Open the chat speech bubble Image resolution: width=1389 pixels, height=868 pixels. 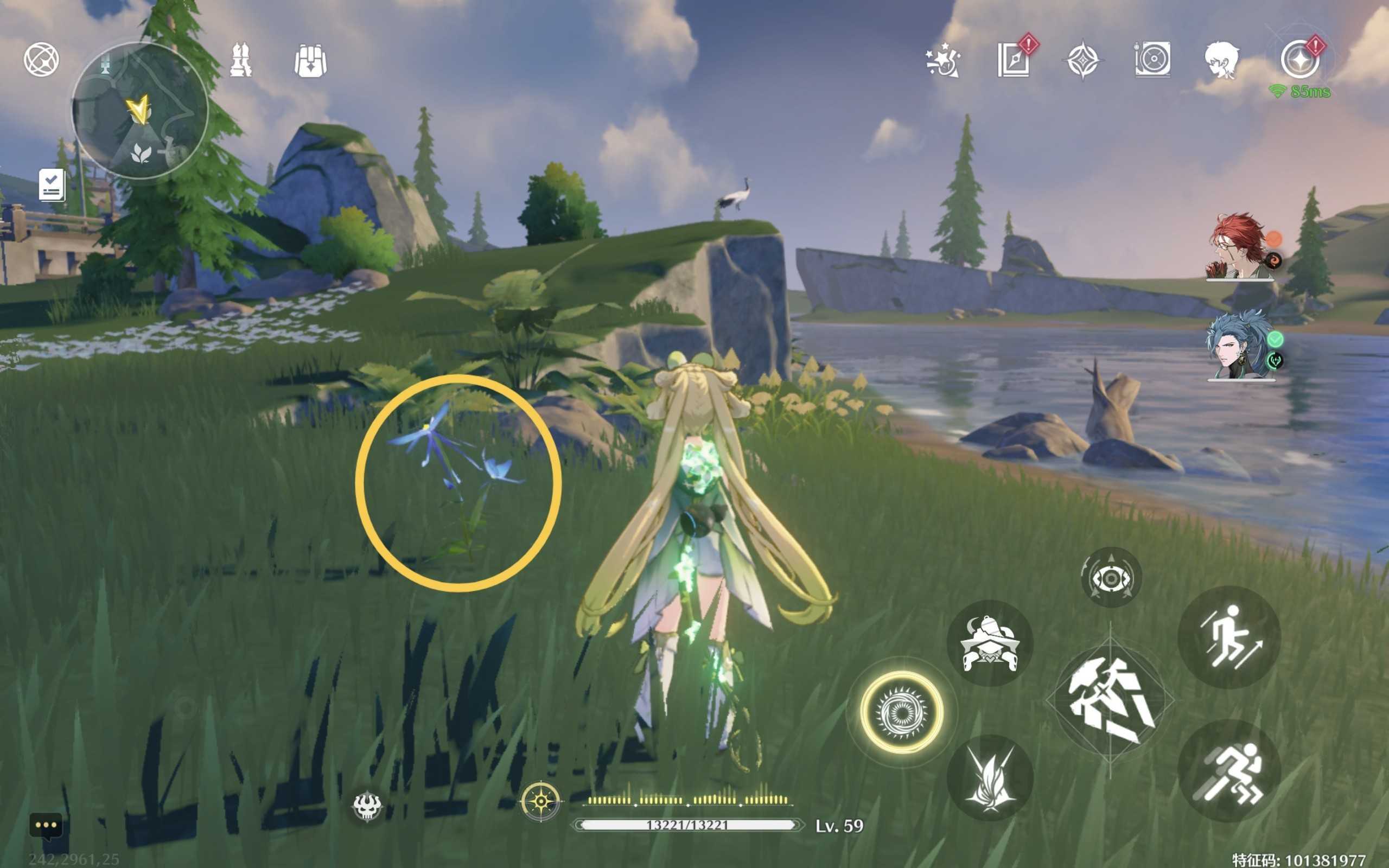[x=46, y=826]
